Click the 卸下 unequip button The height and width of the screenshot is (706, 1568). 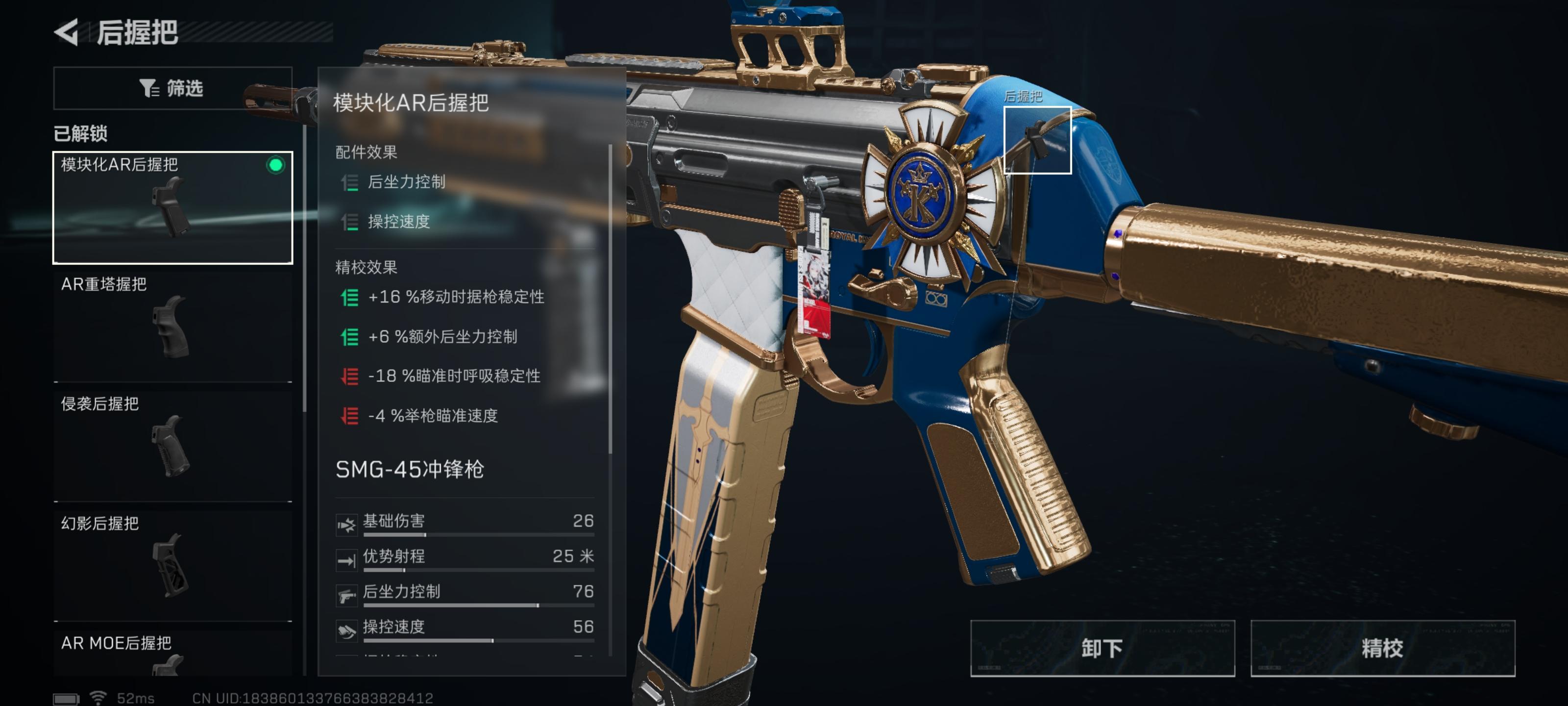click(x=1102, y=648)
